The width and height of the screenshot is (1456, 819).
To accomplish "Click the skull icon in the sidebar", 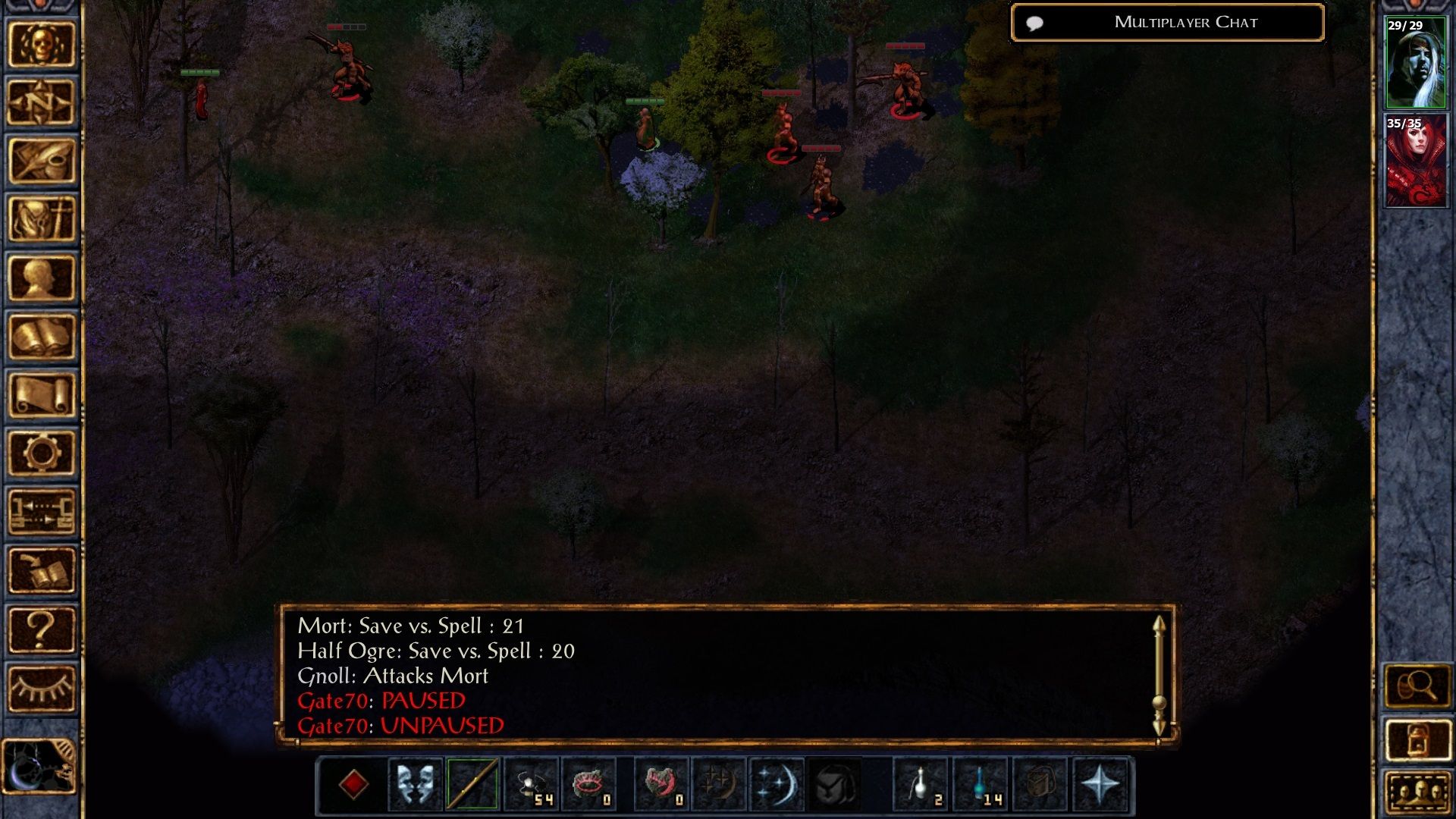I will 42,44.
